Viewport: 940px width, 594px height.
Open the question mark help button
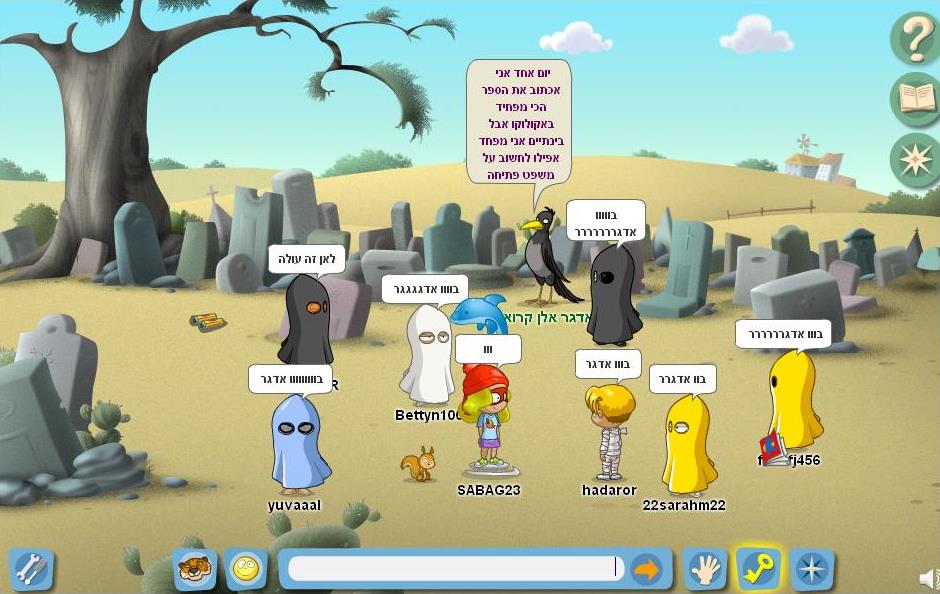point(914,38)
